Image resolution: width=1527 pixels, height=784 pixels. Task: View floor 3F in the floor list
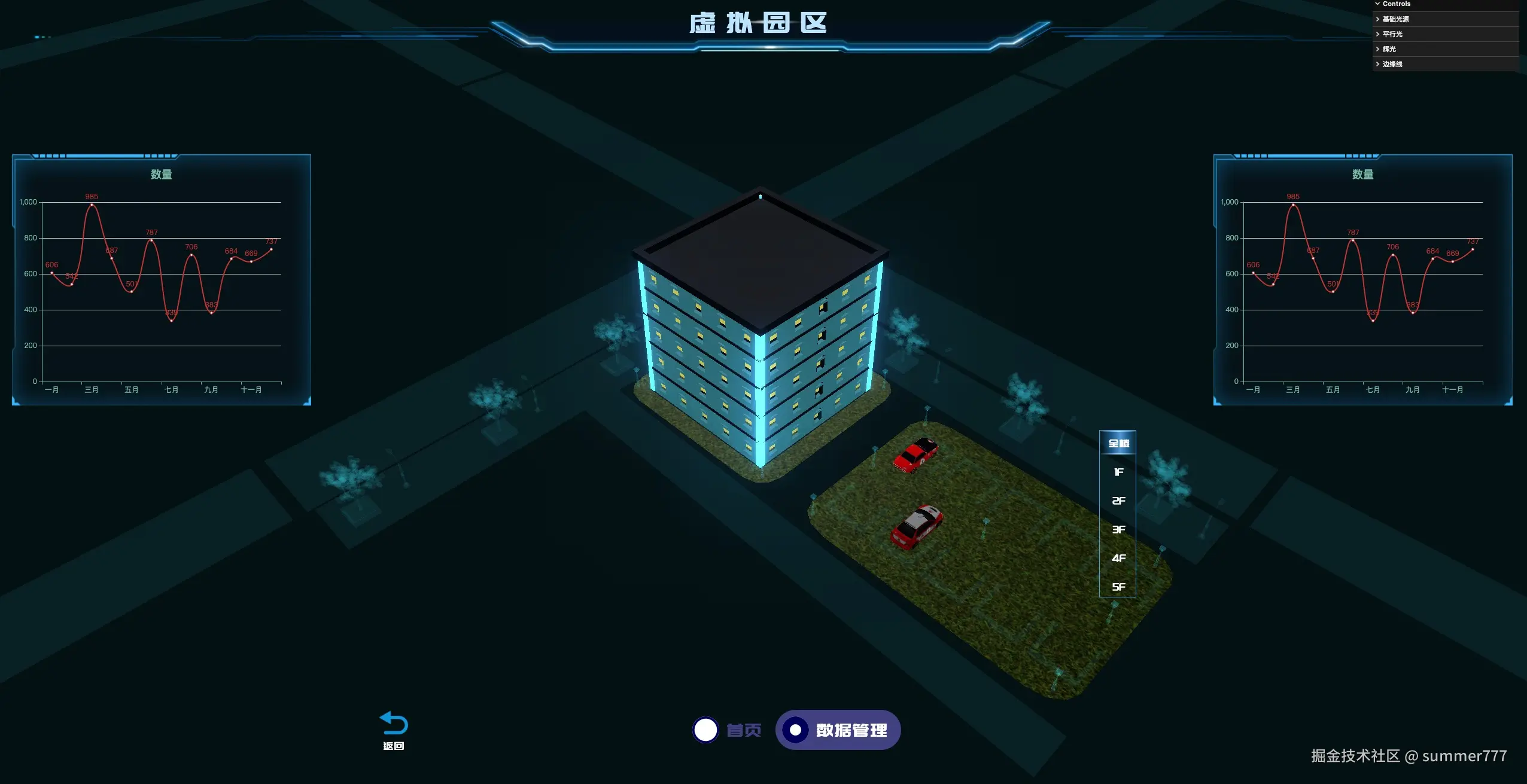1118,529
